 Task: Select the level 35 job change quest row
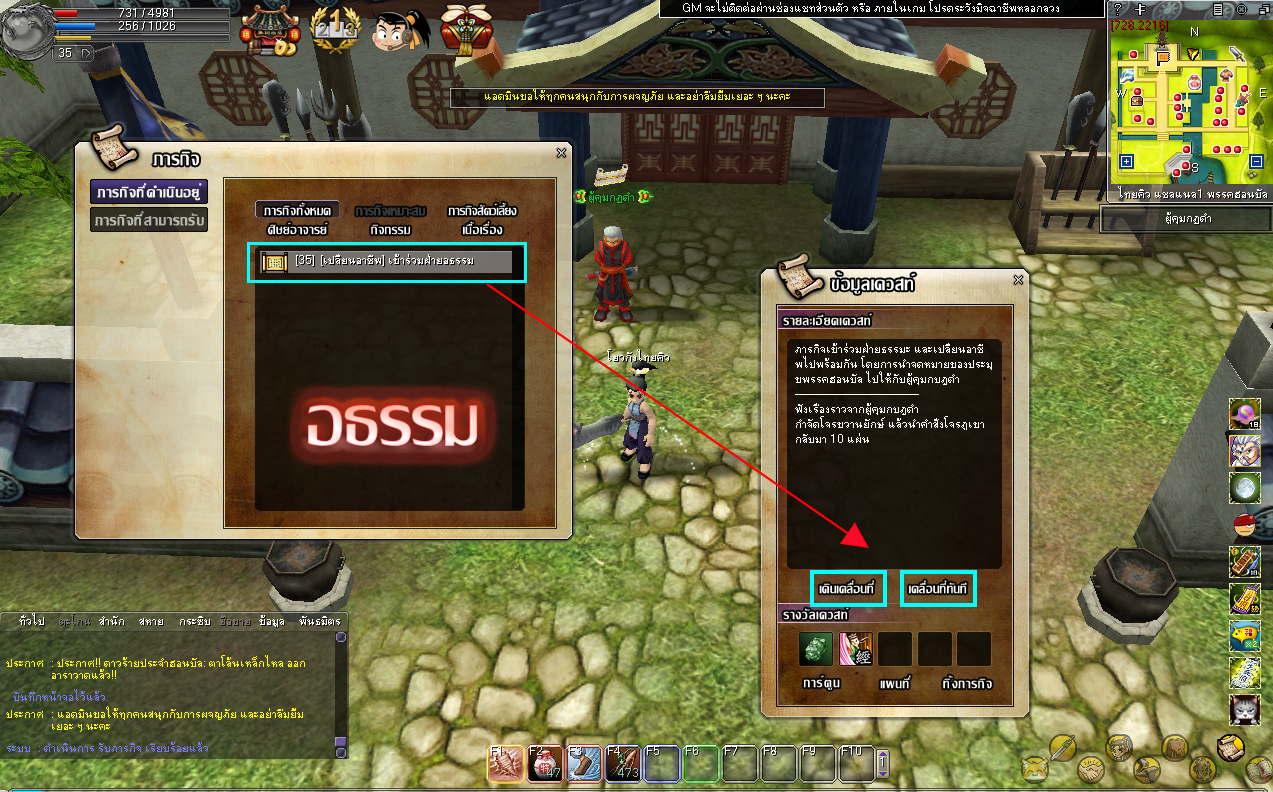point(386,262)
